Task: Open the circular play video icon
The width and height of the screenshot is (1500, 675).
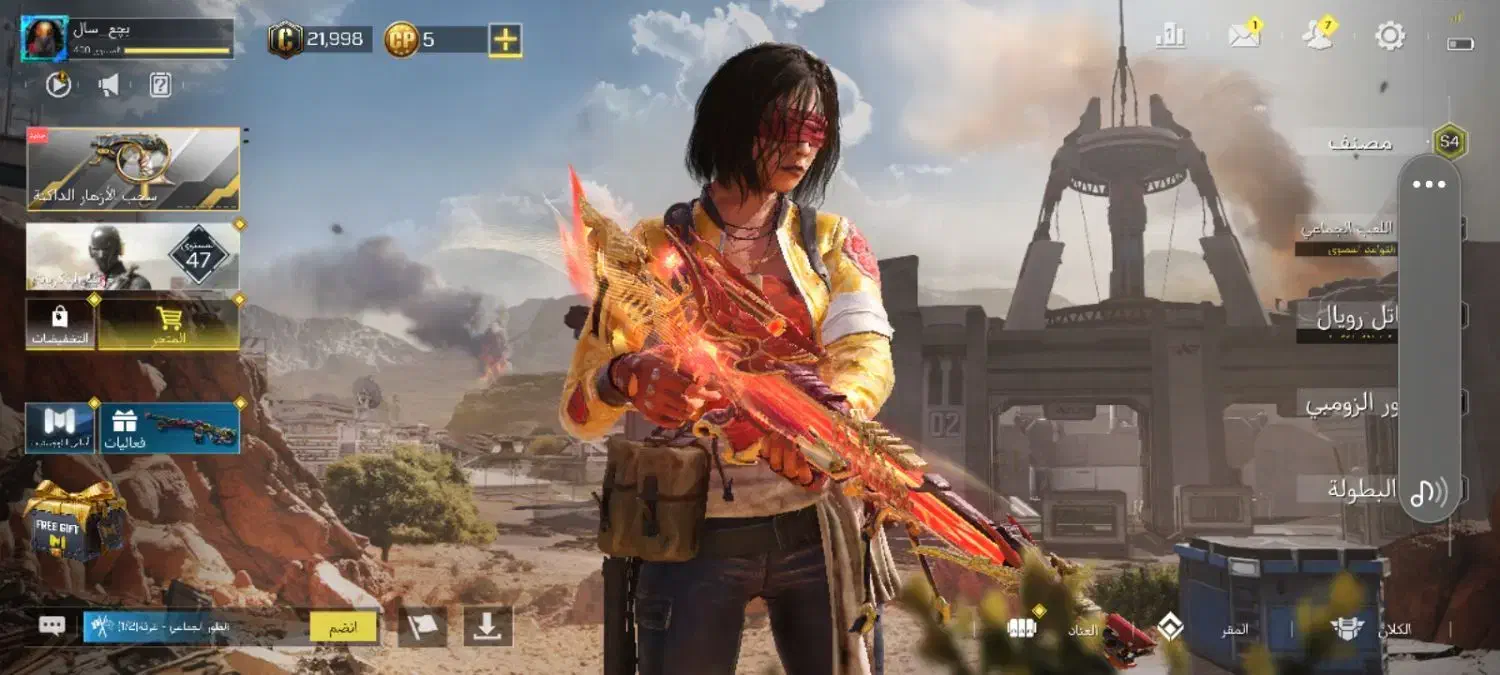Action: click(x=59, y=85)
